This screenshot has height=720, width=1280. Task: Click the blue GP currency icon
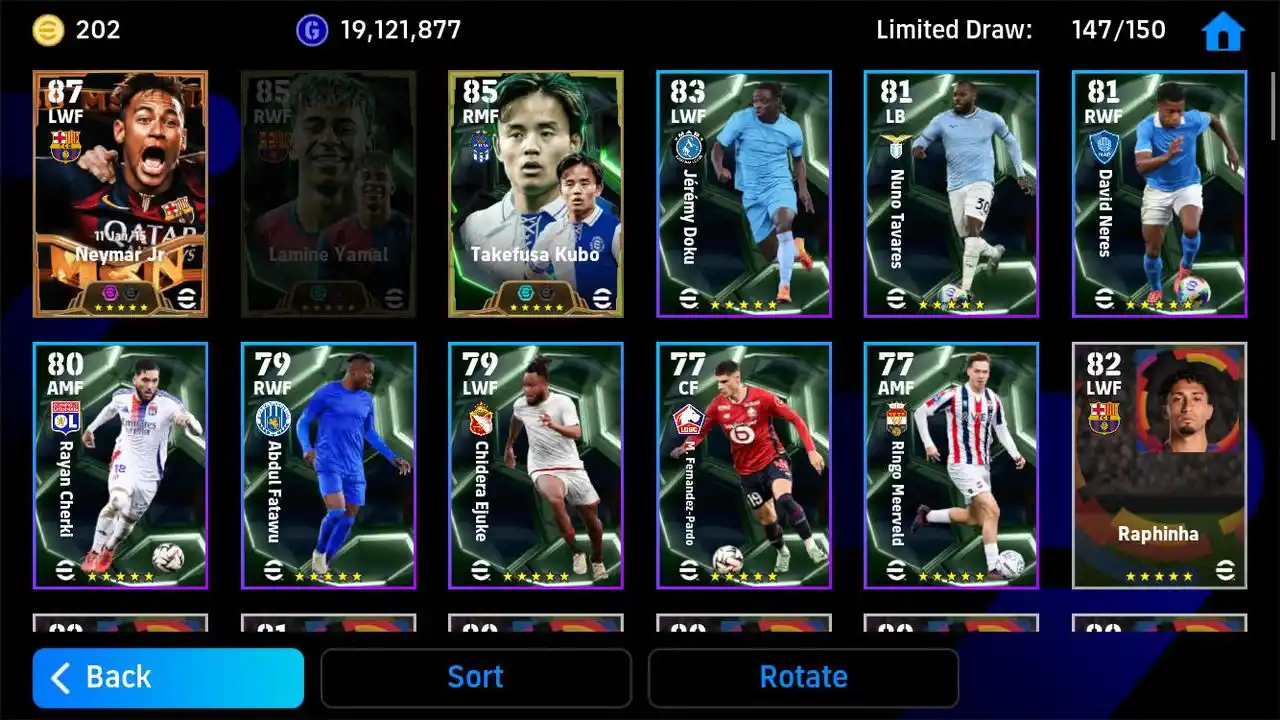click(310, 29)
